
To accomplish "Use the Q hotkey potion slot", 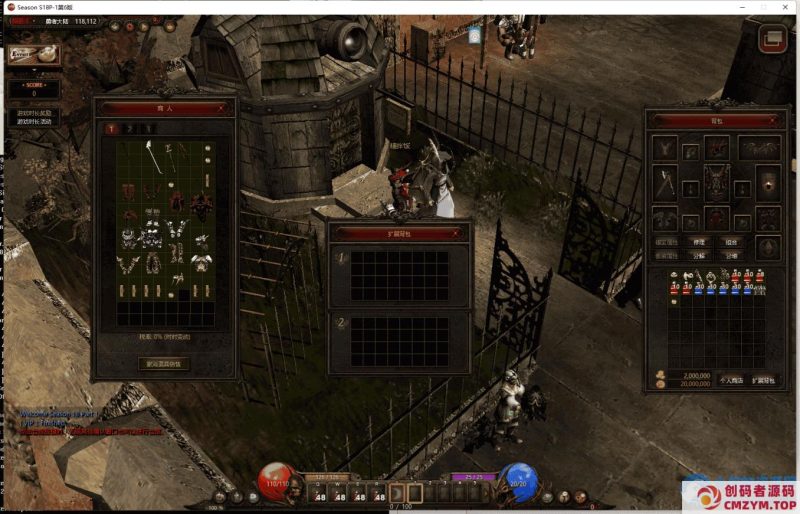I will [x=320, y=494].
